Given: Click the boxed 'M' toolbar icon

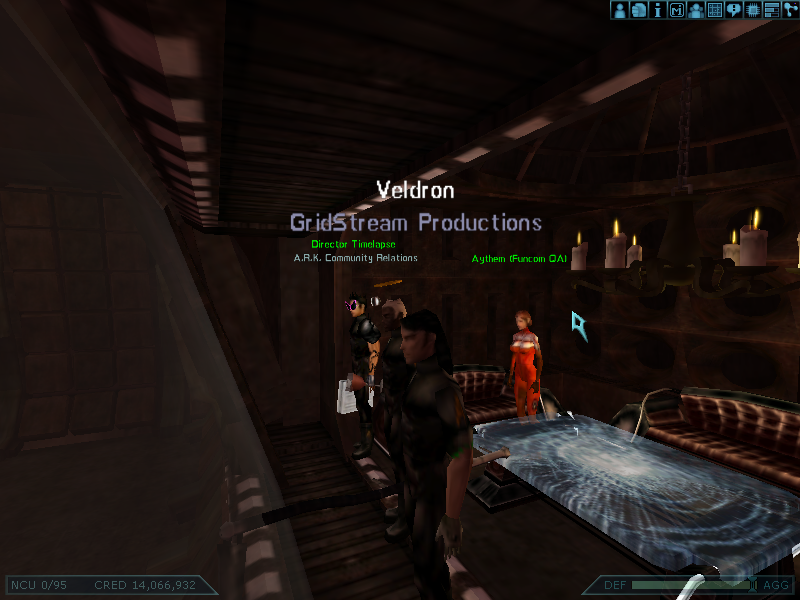Looking at the screenshot, I should tap(676, 10).
